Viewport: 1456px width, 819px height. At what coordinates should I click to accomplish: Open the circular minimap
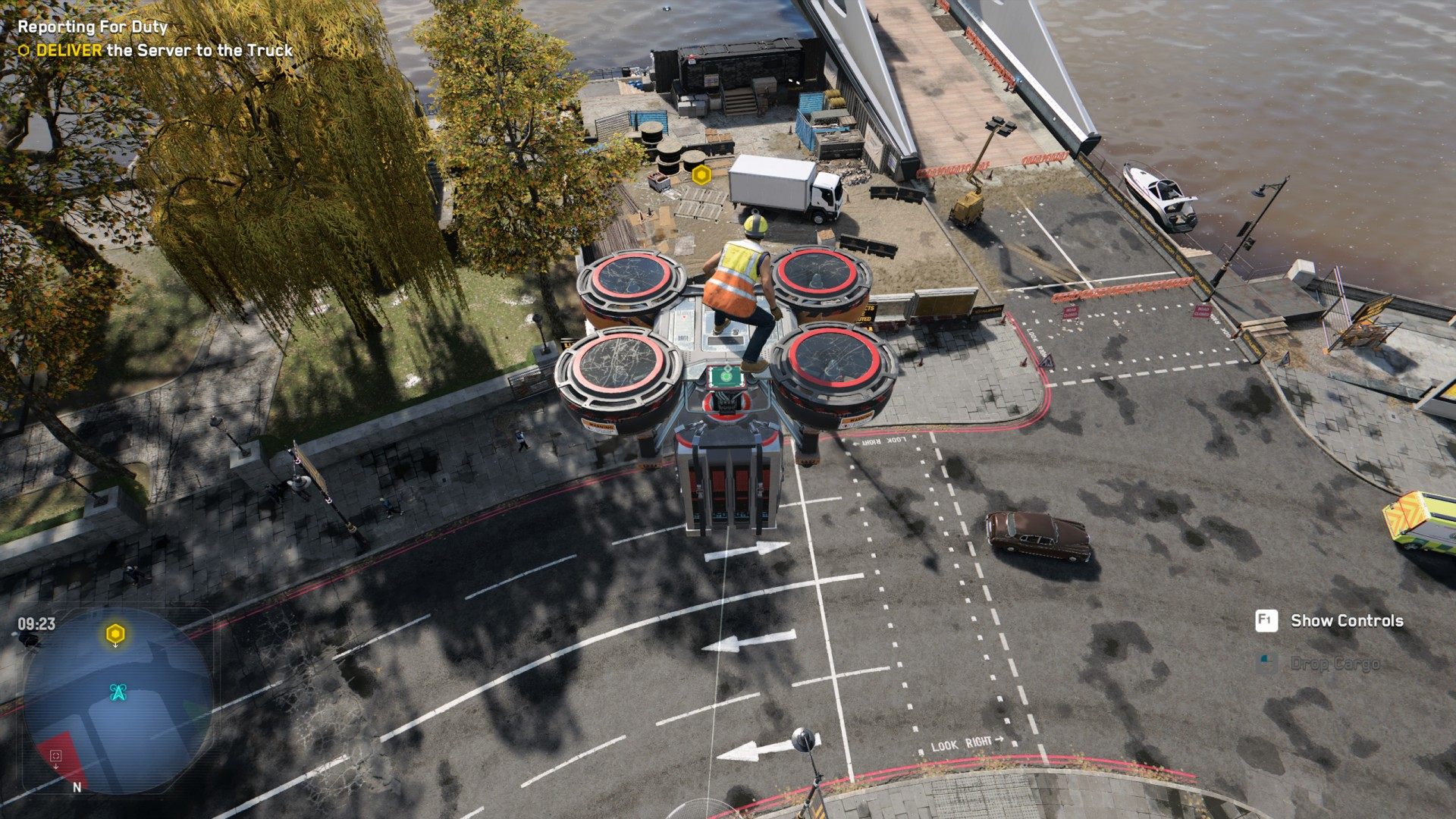118,700
